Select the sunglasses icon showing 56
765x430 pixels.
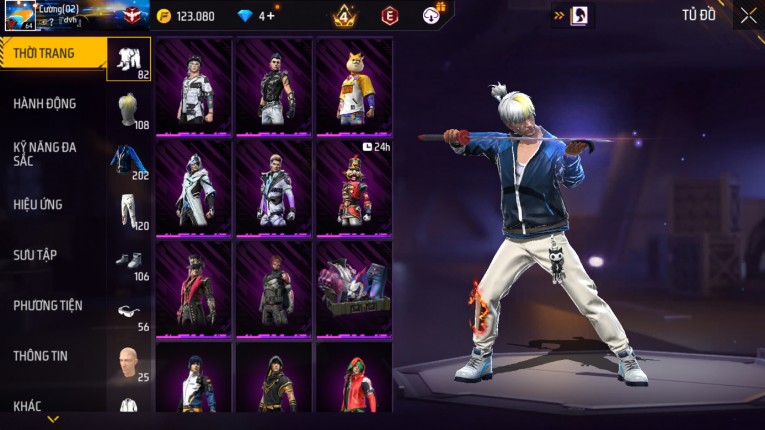pyautogui.click(x=129, y=312)
